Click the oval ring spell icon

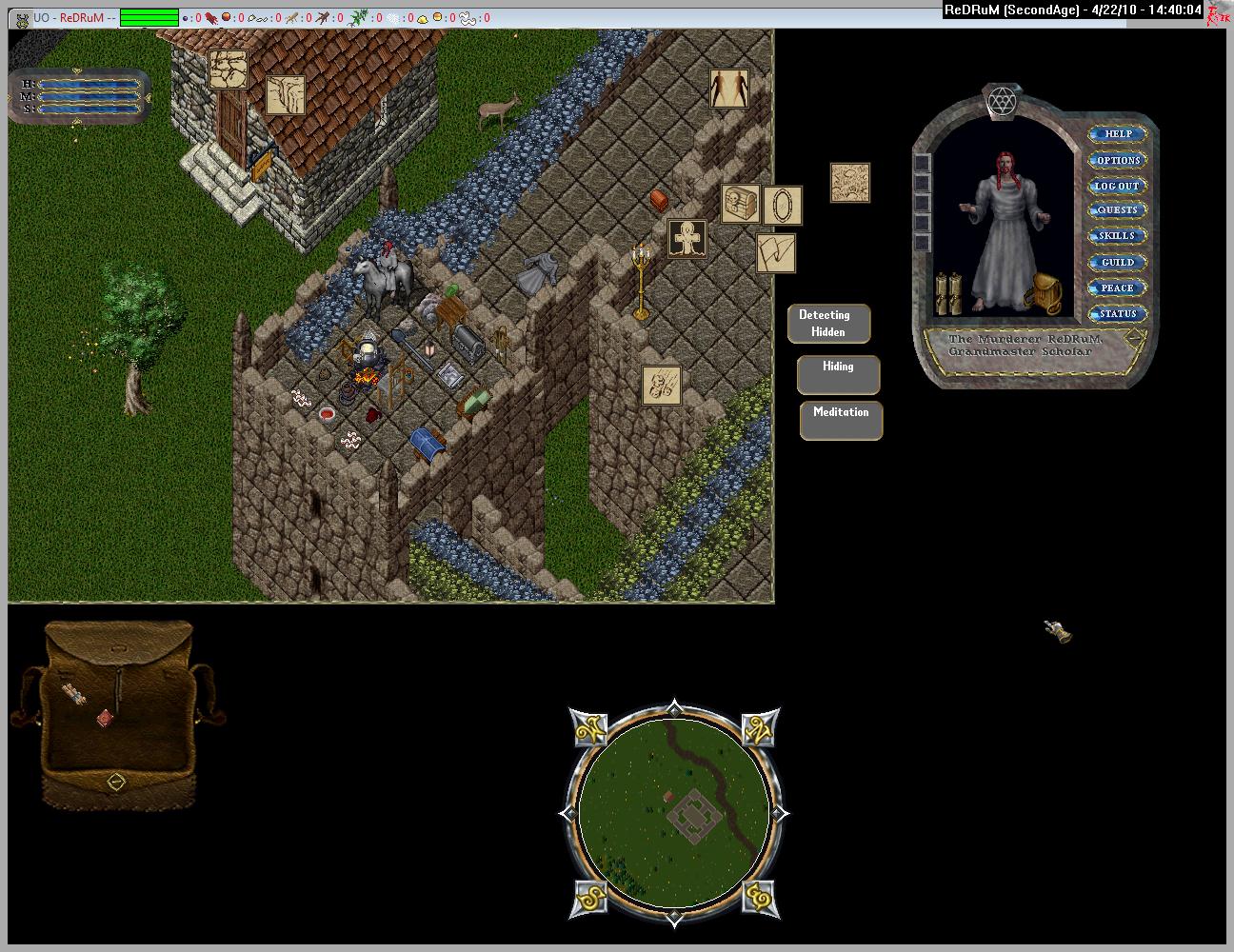(x=783, y=206)
